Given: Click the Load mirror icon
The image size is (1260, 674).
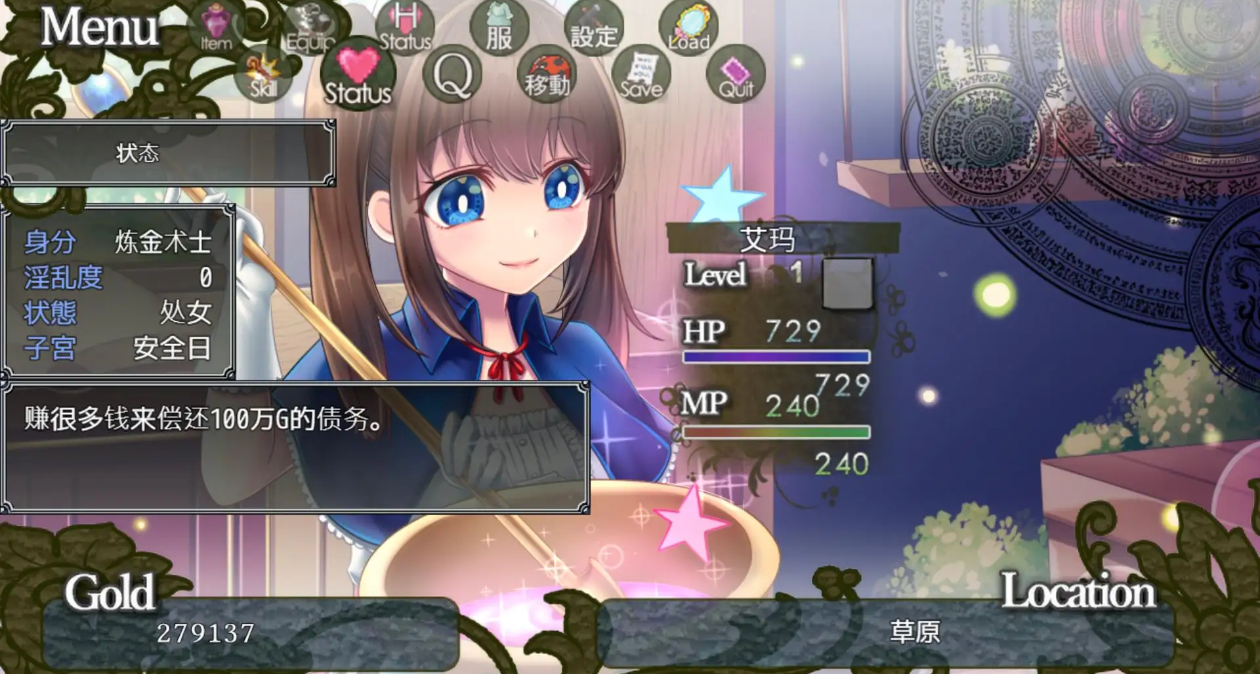Looking at the screenshot, I should click(689, 27).
